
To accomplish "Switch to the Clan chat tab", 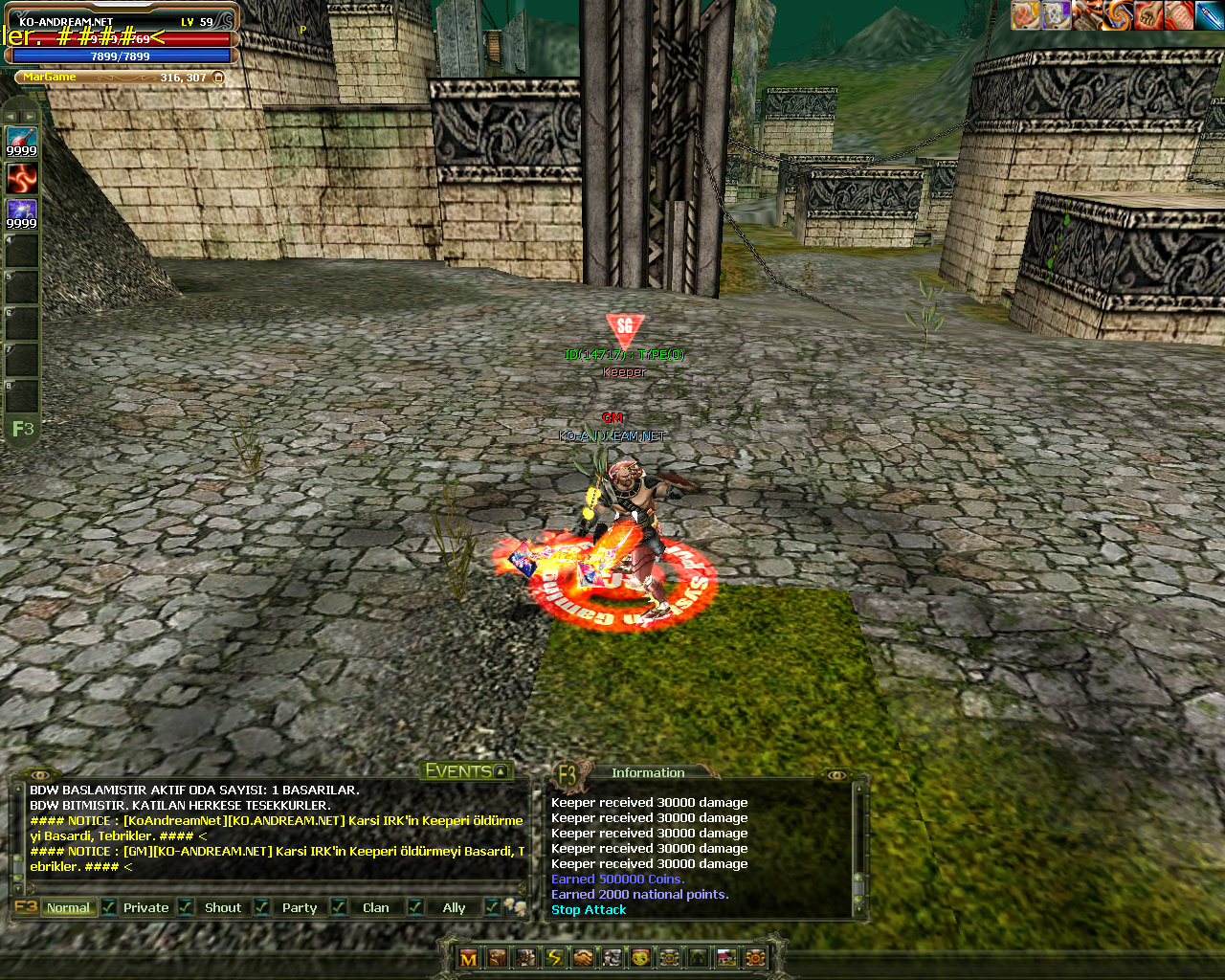I will tap(376, 907).
